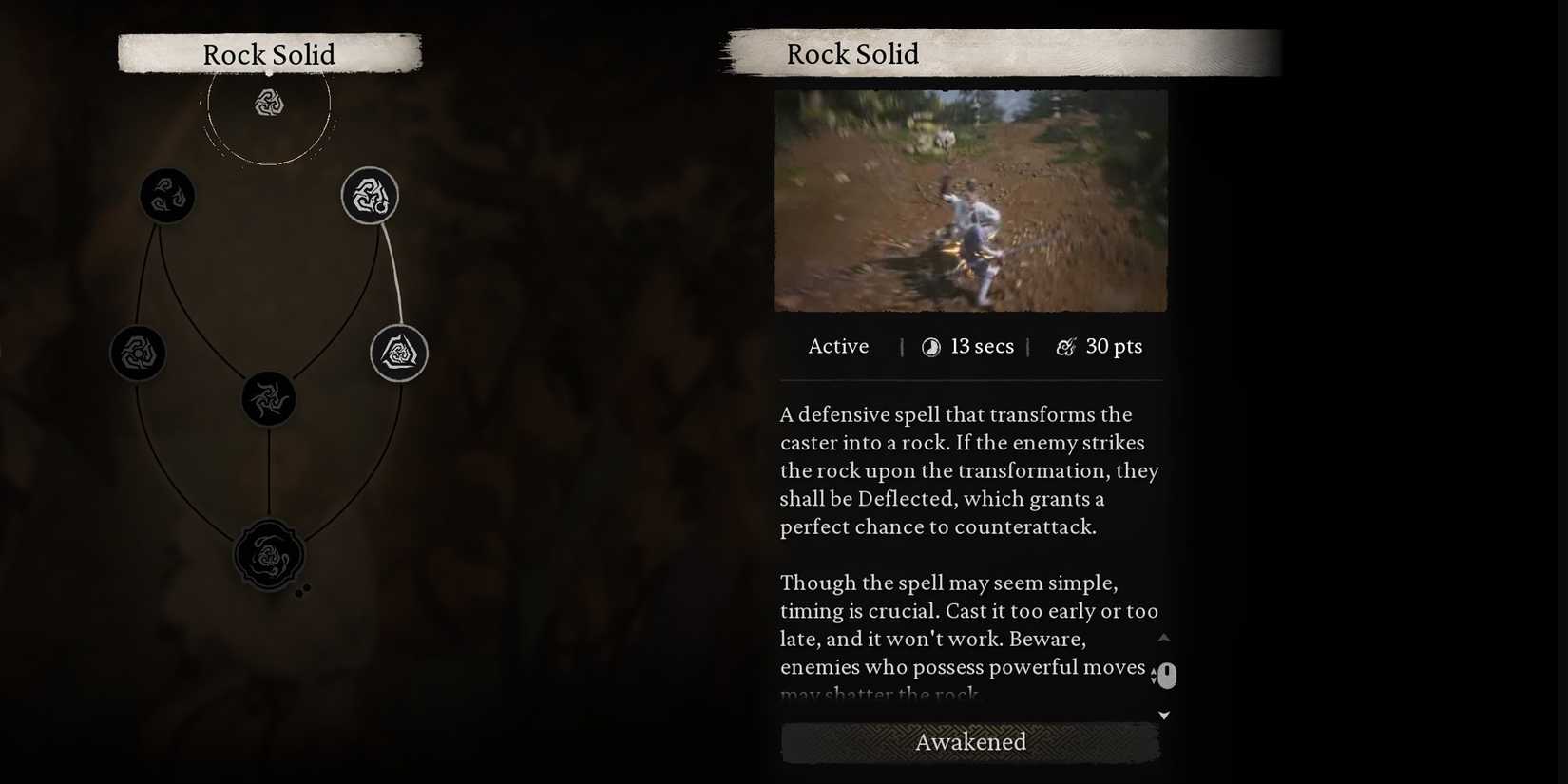This screenshot has width=1568, height=784.
Task: Click the Active spell type label
Action: [838, 346]
